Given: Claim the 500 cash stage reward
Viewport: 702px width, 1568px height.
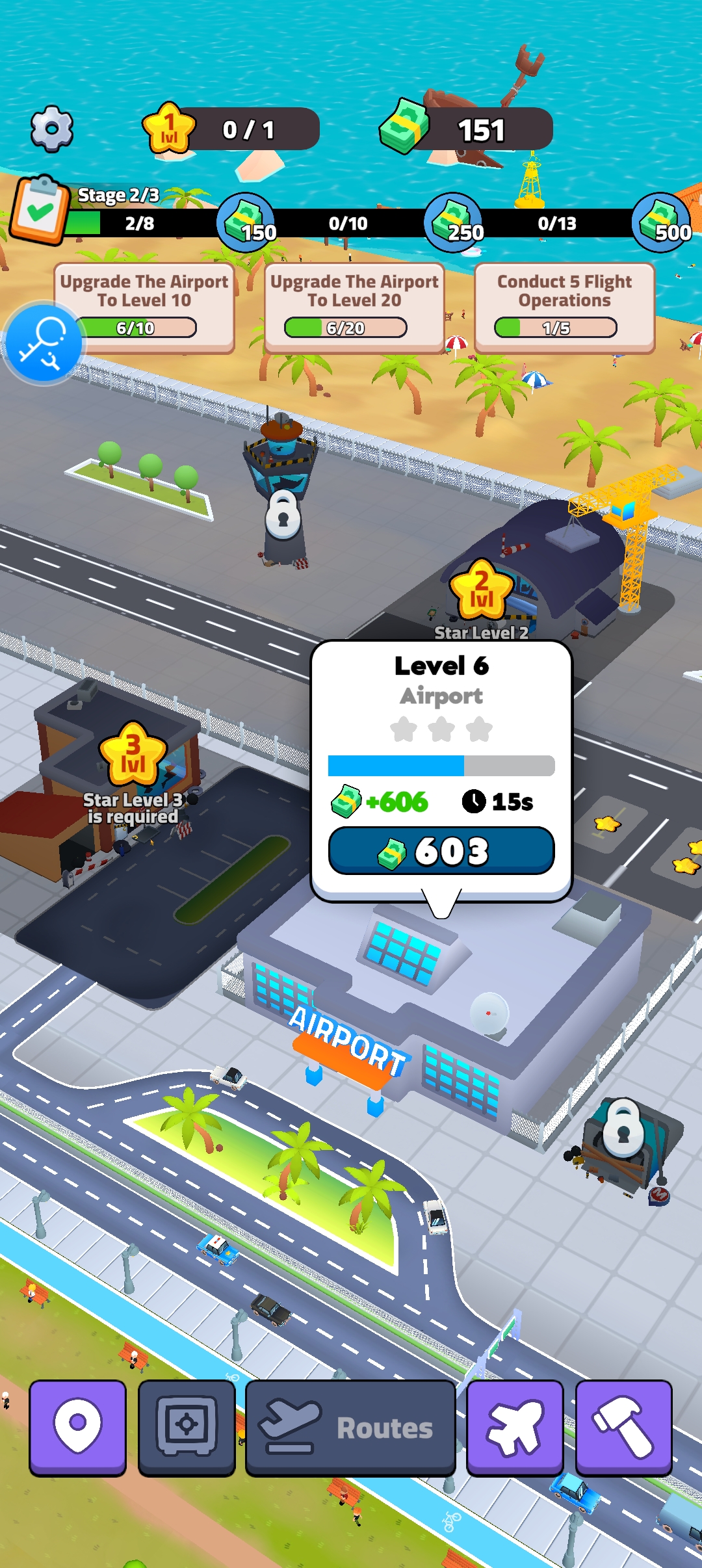Looking at the screenshot, I should [x=662, y=222].
